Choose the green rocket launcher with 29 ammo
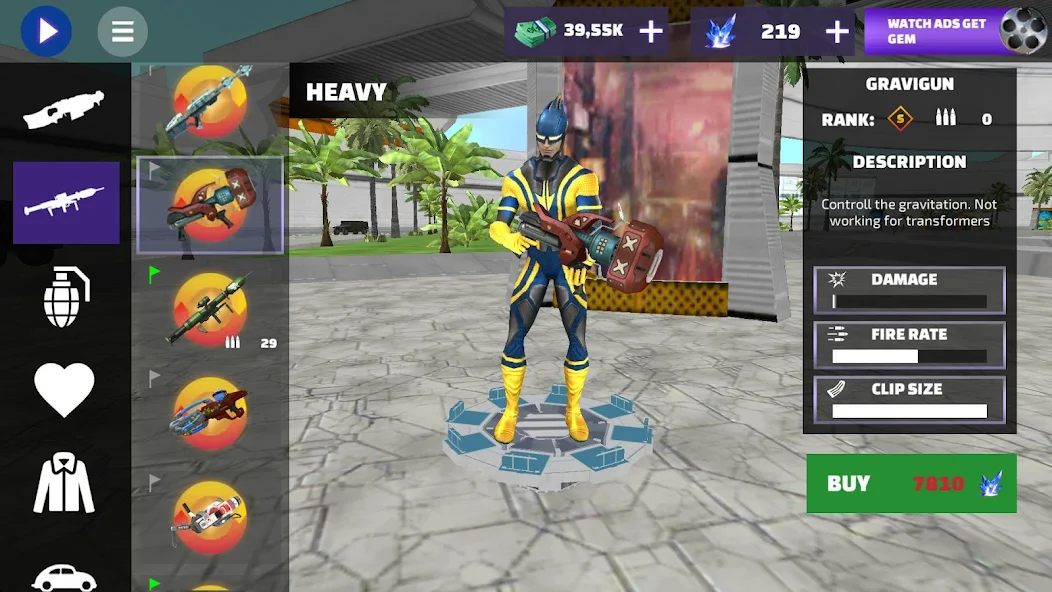Viewport: 1052px width, 592px height. [x=210, y=309]
